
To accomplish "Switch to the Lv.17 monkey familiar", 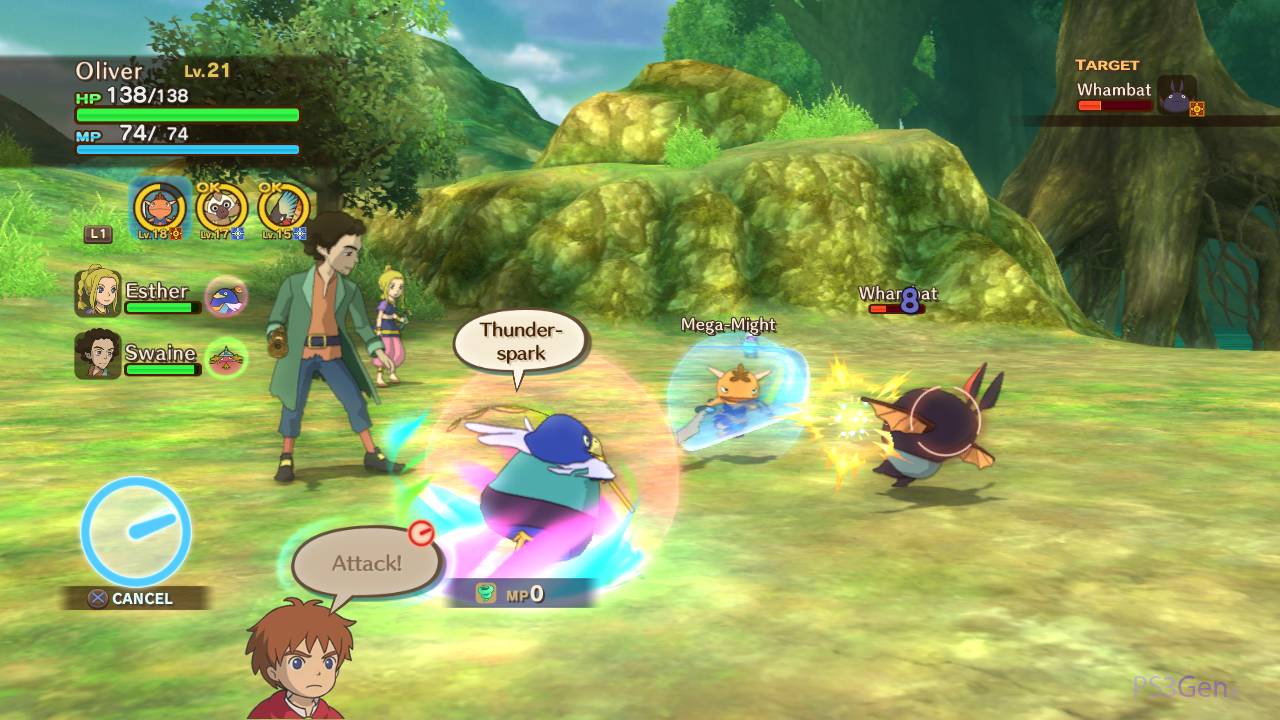I will (x=222, y=207).
